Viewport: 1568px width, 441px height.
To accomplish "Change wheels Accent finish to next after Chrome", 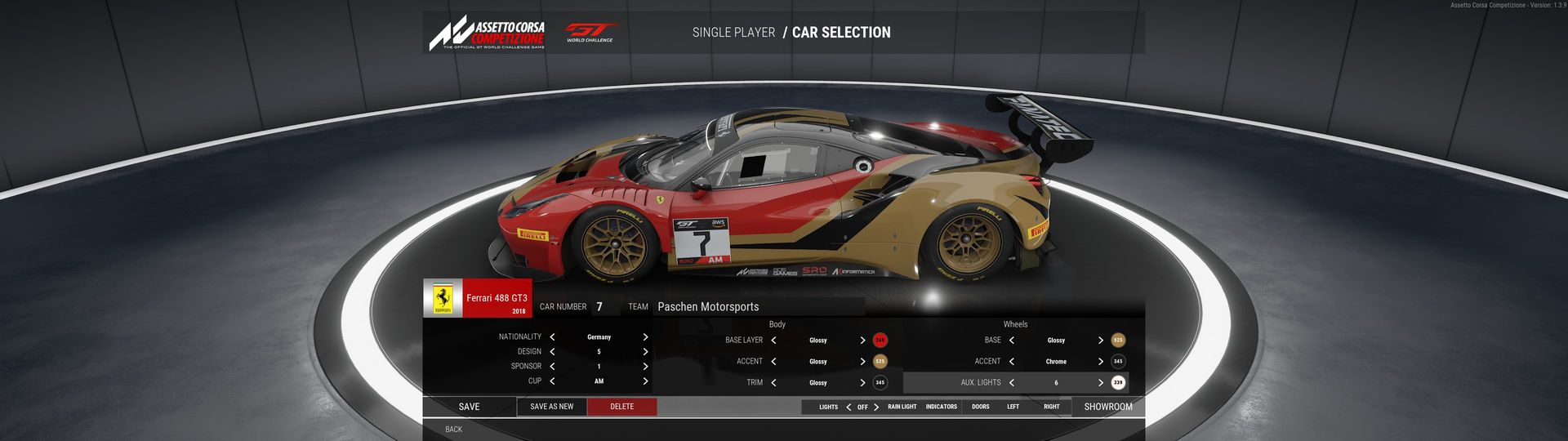I will coord(1100,362).
